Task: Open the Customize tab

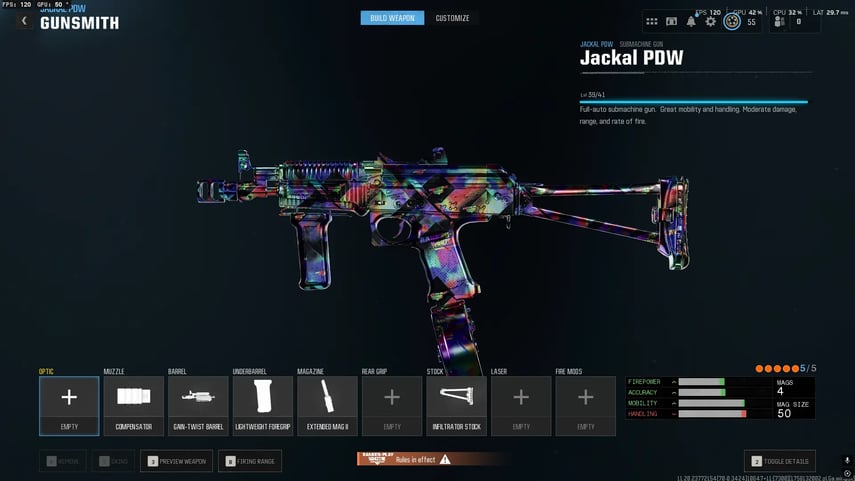Action: [x=452, y=18]
